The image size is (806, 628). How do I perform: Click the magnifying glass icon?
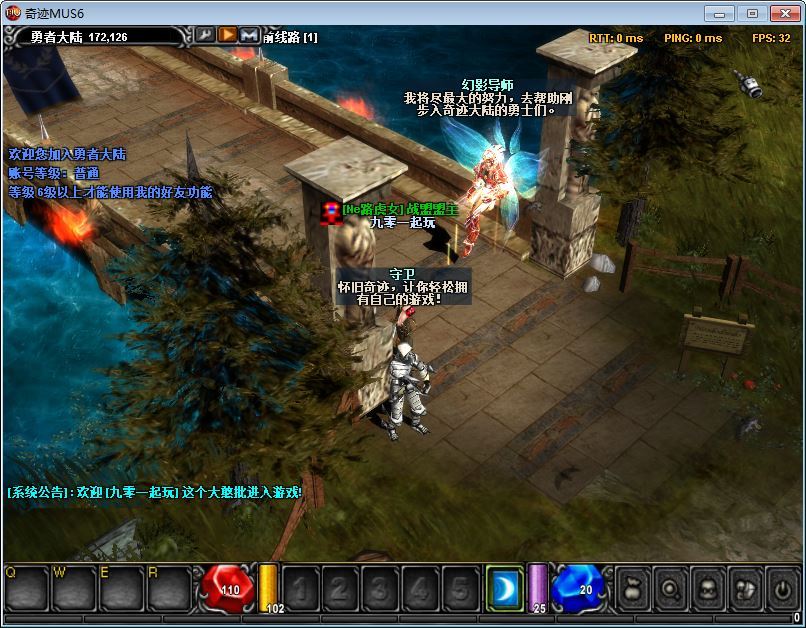[669, 588]
